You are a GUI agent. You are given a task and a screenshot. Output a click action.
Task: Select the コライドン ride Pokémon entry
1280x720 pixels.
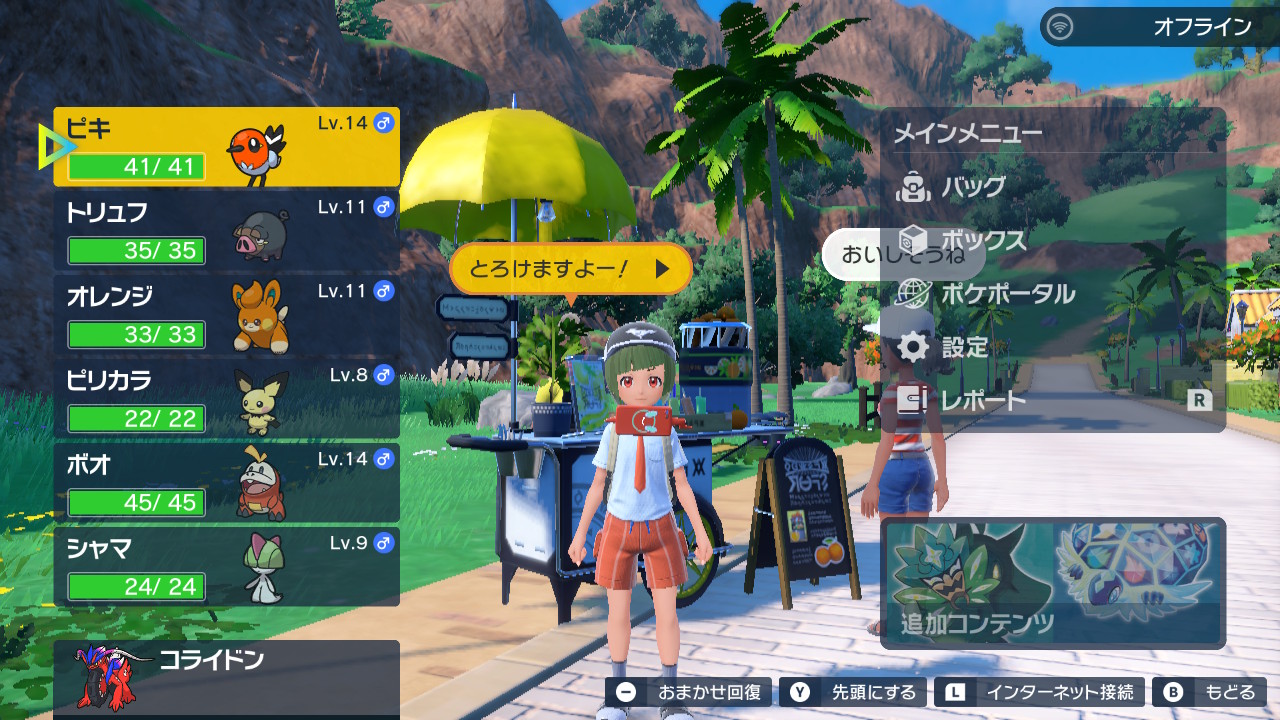(x=226, y=675)
